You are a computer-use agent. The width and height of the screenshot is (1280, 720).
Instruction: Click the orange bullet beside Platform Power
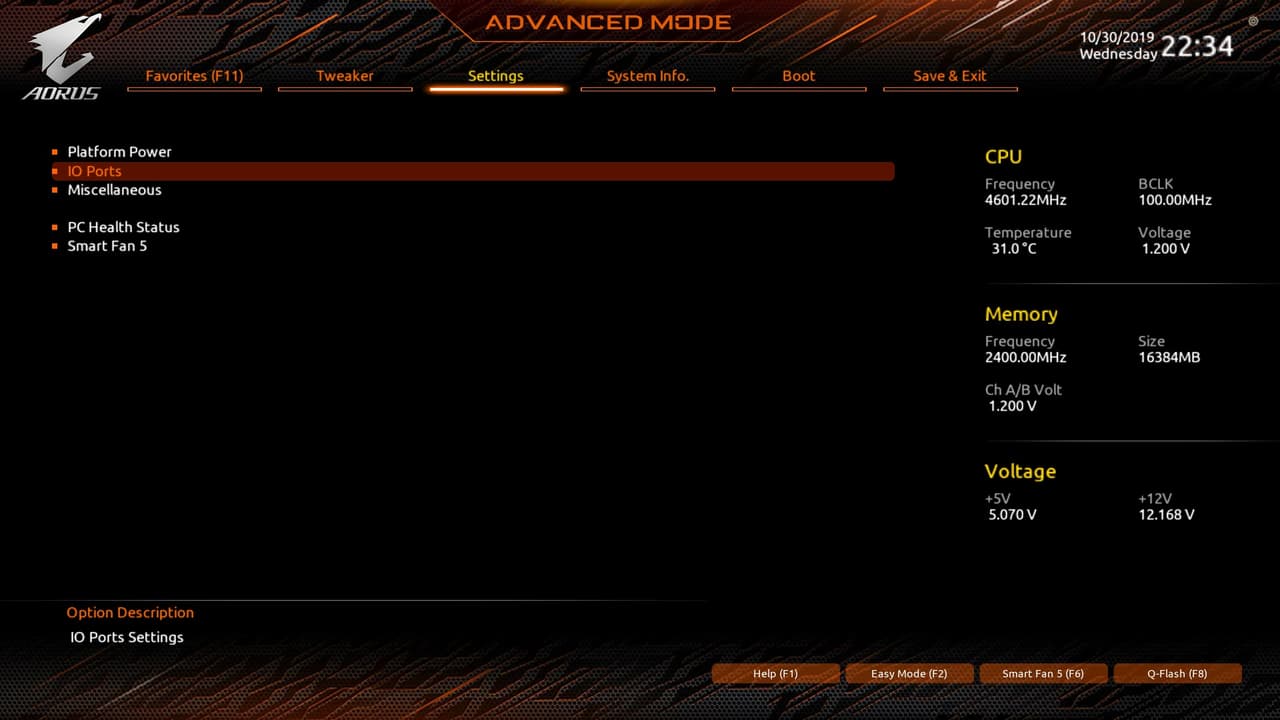point(55,151)
